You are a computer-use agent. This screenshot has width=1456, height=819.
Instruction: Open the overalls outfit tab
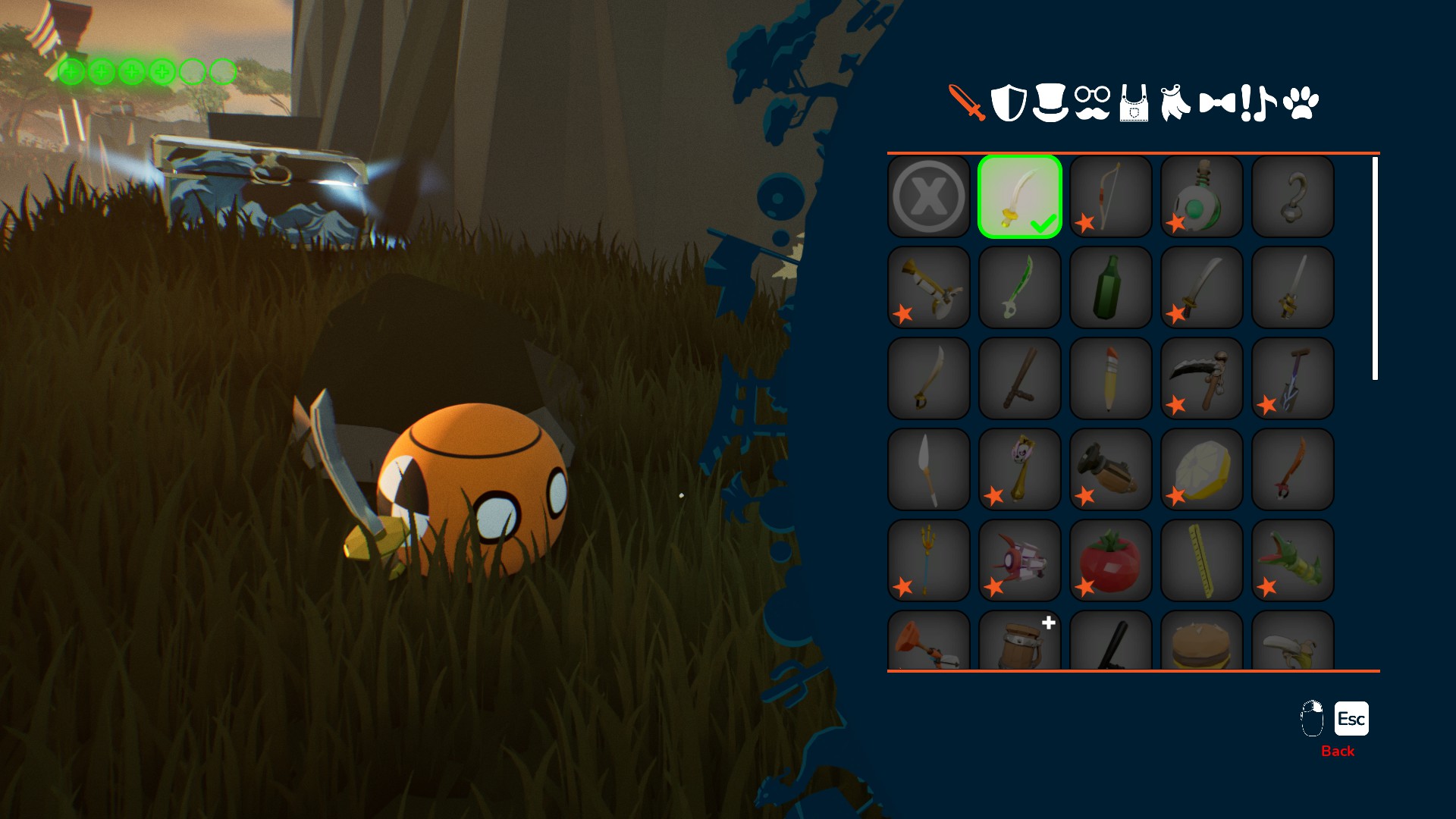tap(1134, 104)
